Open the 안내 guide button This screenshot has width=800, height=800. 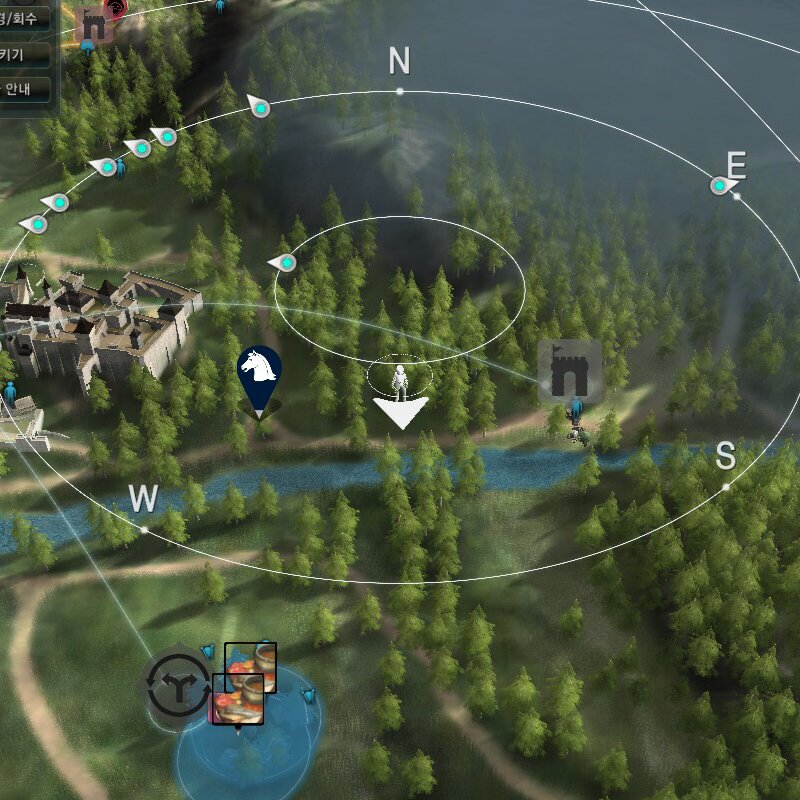pos(24,90)
